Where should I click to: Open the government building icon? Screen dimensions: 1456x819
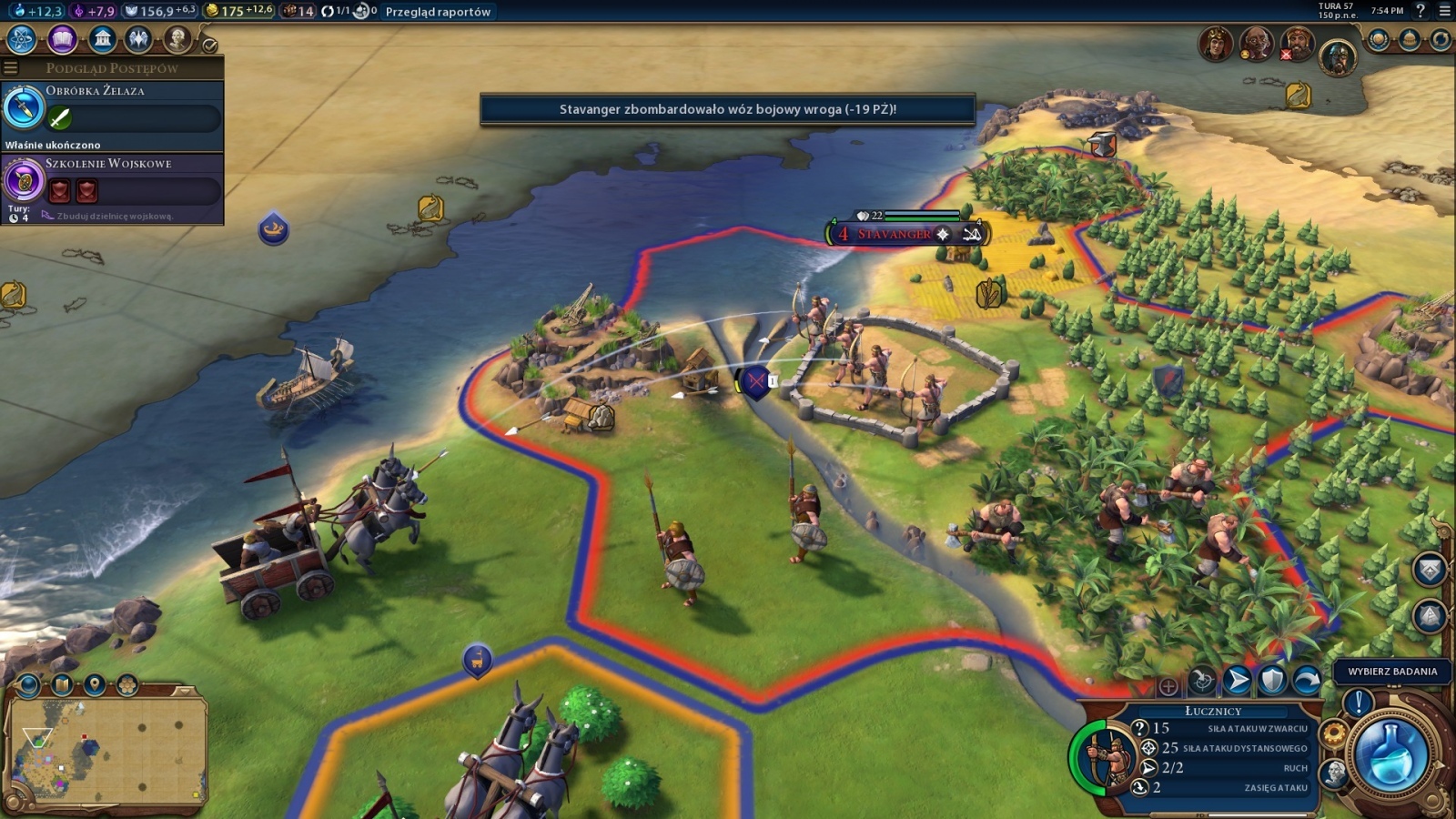click(x=102, y=39)
